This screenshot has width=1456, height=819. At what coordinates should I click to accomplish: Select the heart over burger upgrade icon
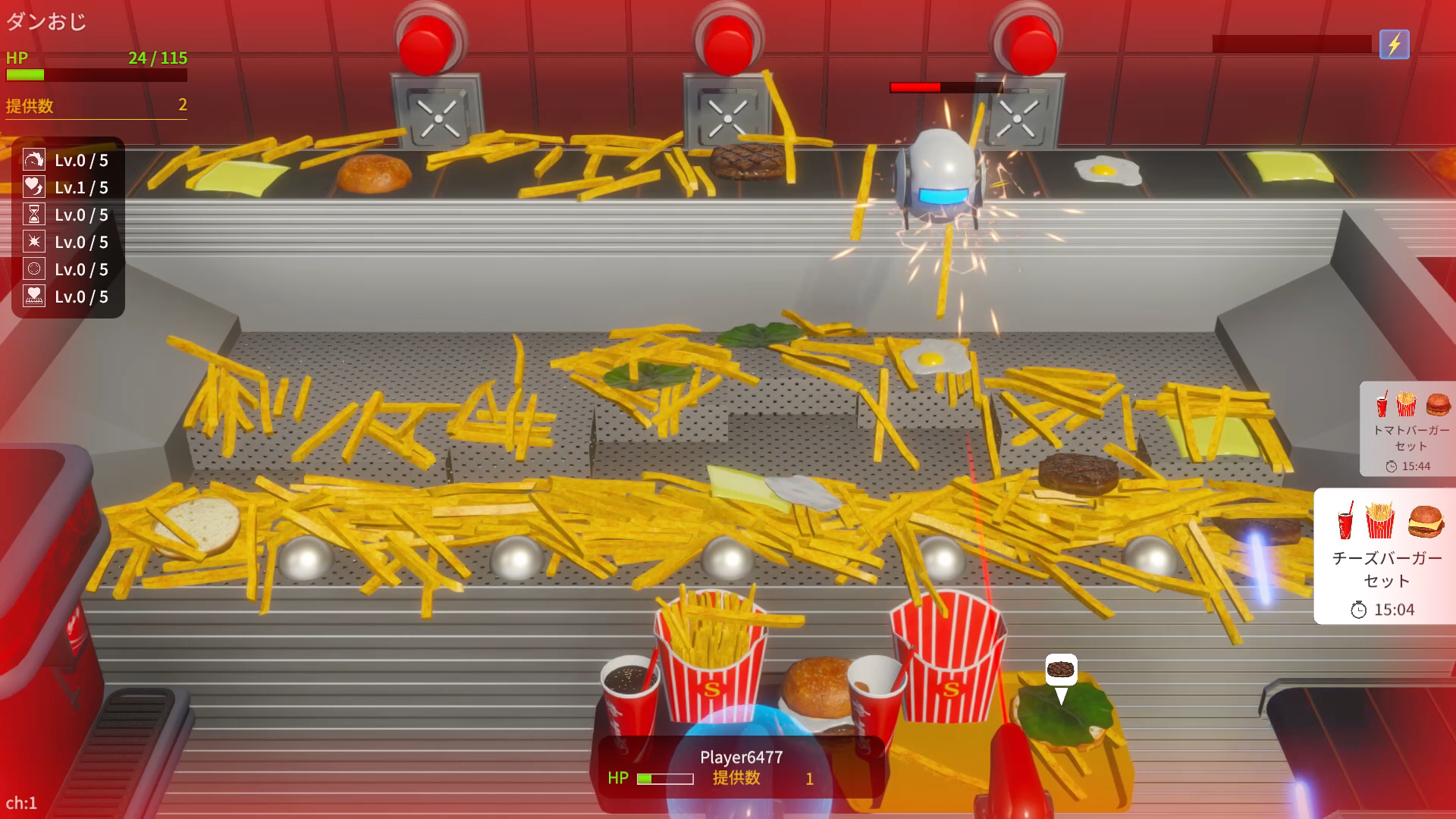[x=34, y=297]
